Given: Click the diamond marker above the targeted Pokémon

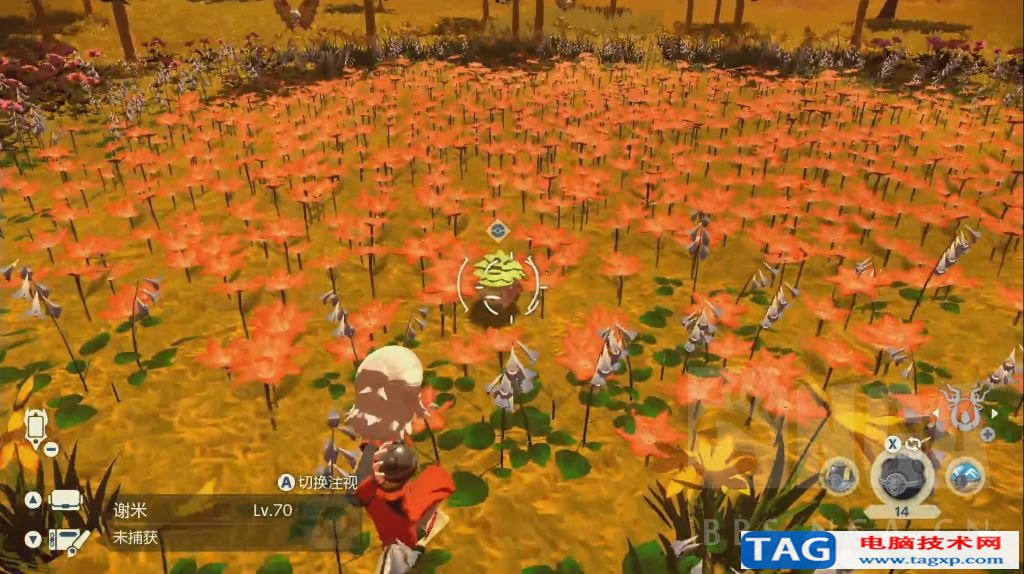Looking at the screenshot, I should click(497, 231).
